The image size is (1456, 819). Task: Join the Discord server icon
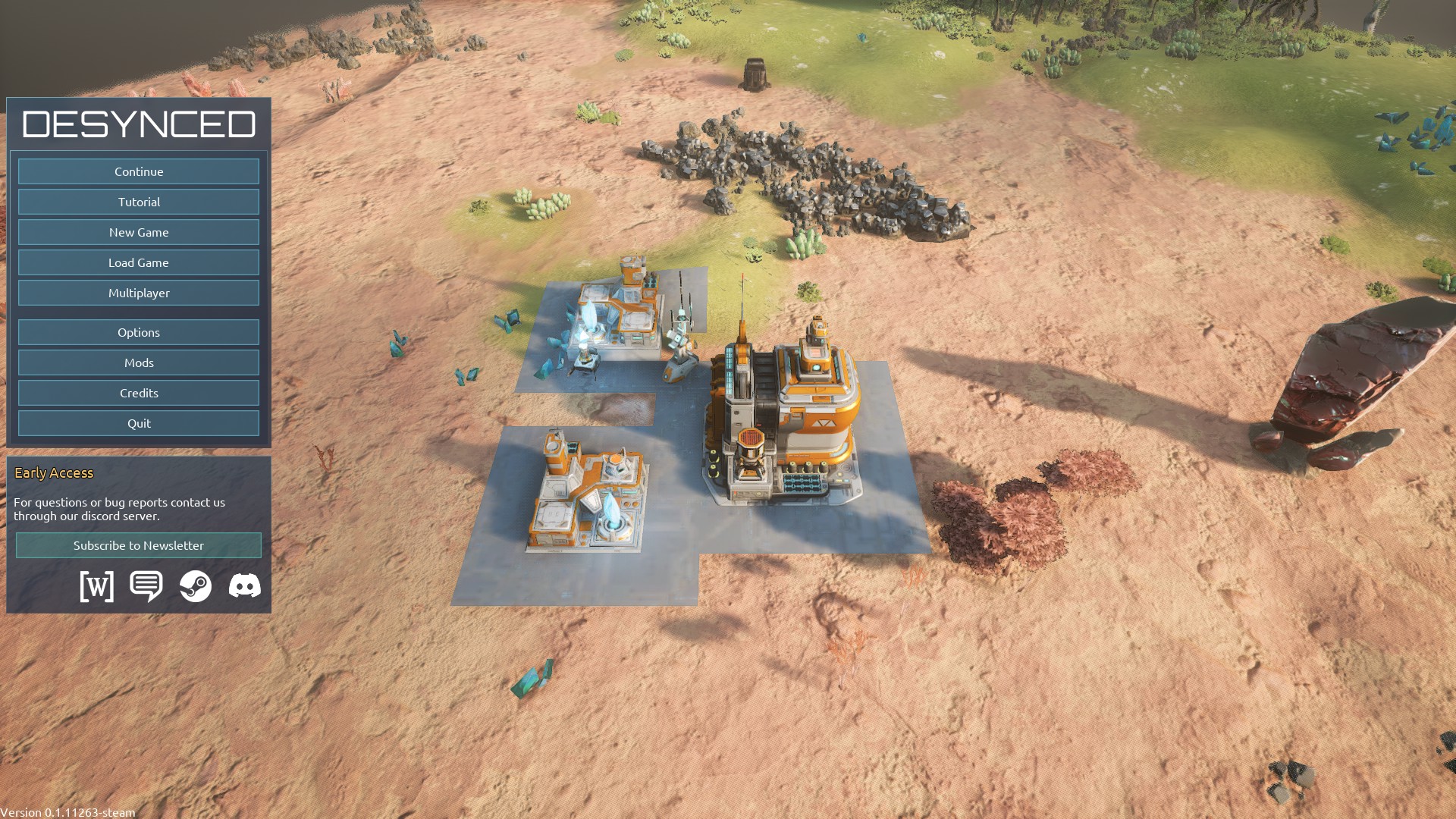[x=245, y=586]
